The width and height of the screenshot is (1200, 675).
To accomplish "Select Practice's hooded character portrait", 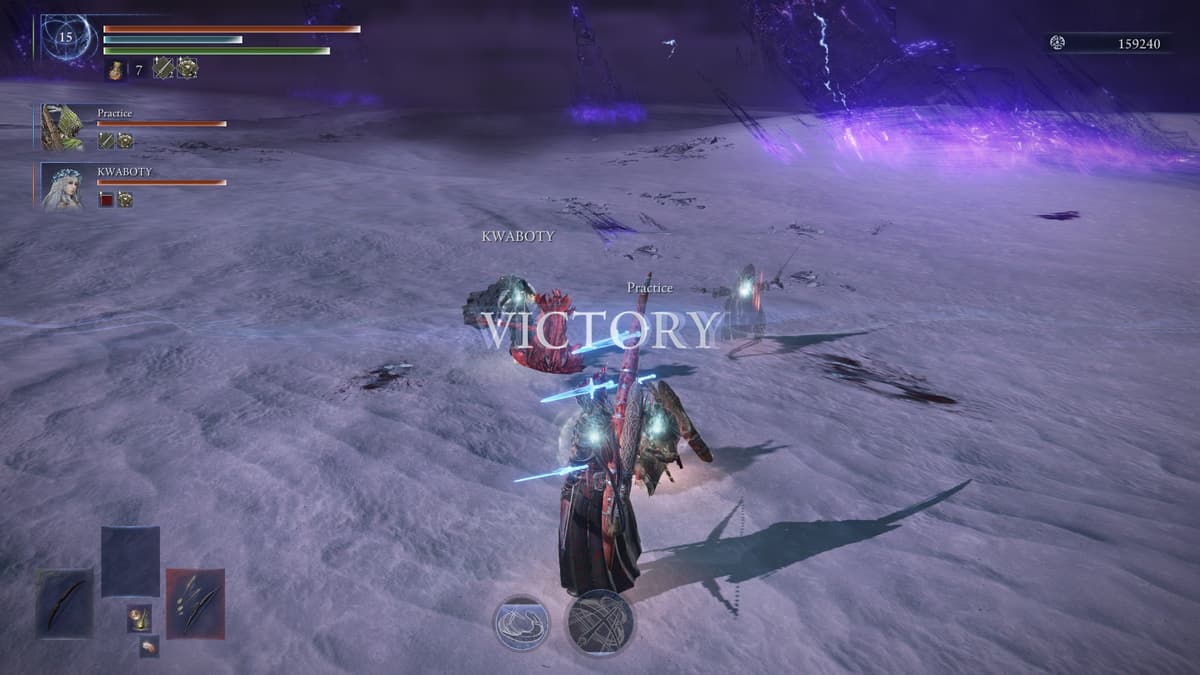I will [63, 127].
